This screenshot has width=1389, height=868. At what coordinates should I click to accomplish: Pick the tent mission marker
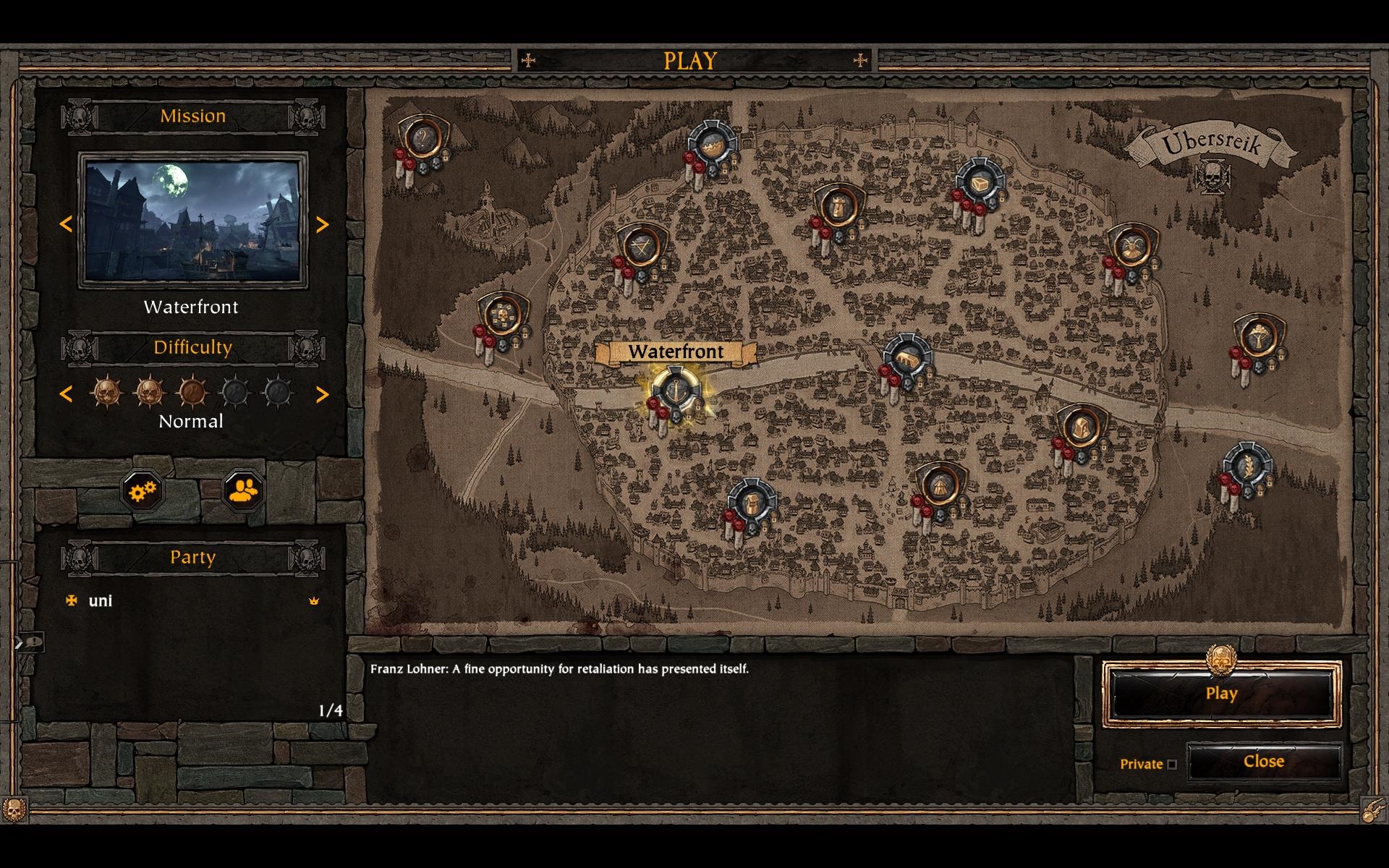click(x=940, y=486)
